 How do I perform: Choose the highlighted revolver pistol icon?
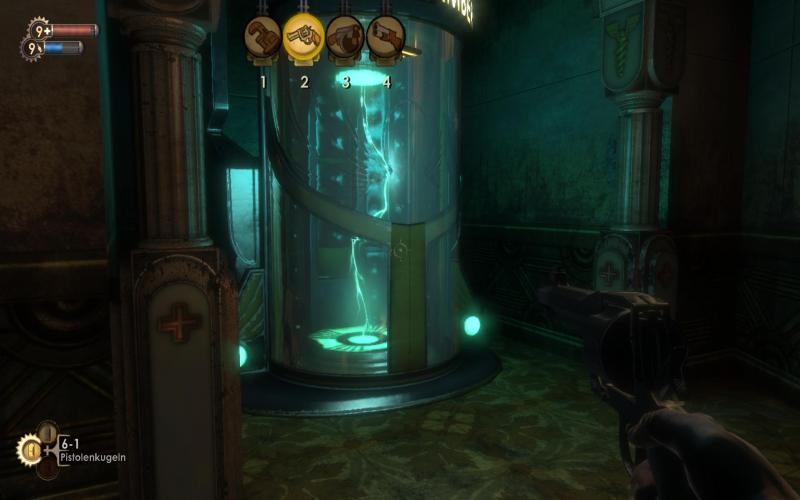point(304,35)
